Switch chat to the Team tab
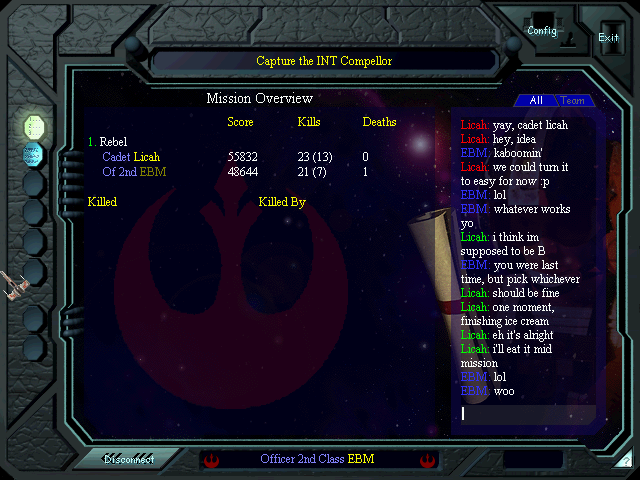Image resolution: width=640 pixels, height=480 pixels. 573,101
